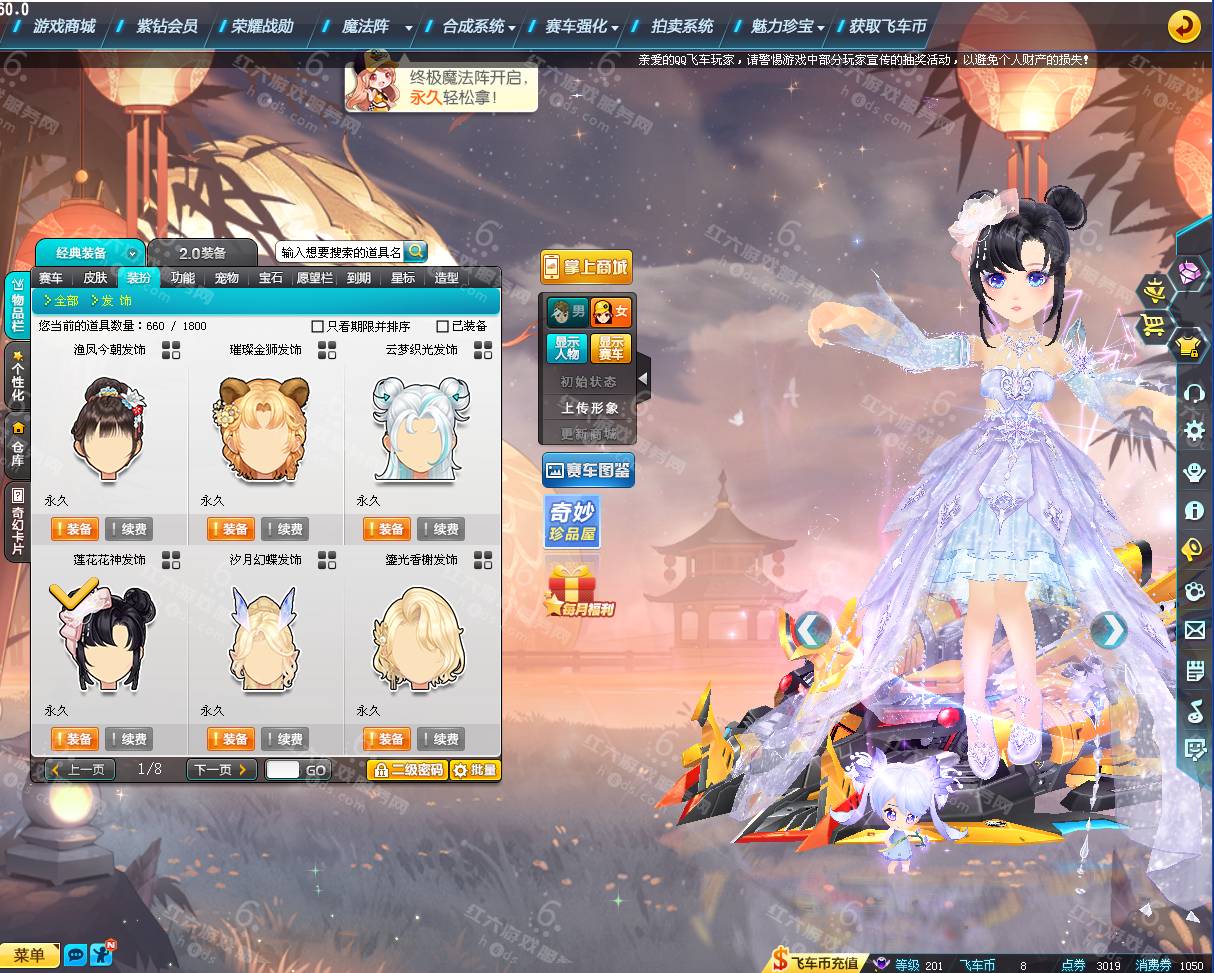Click the yellow back arrow button
This screenshot has height=973, width=1214.
[x=1184, y=27]
